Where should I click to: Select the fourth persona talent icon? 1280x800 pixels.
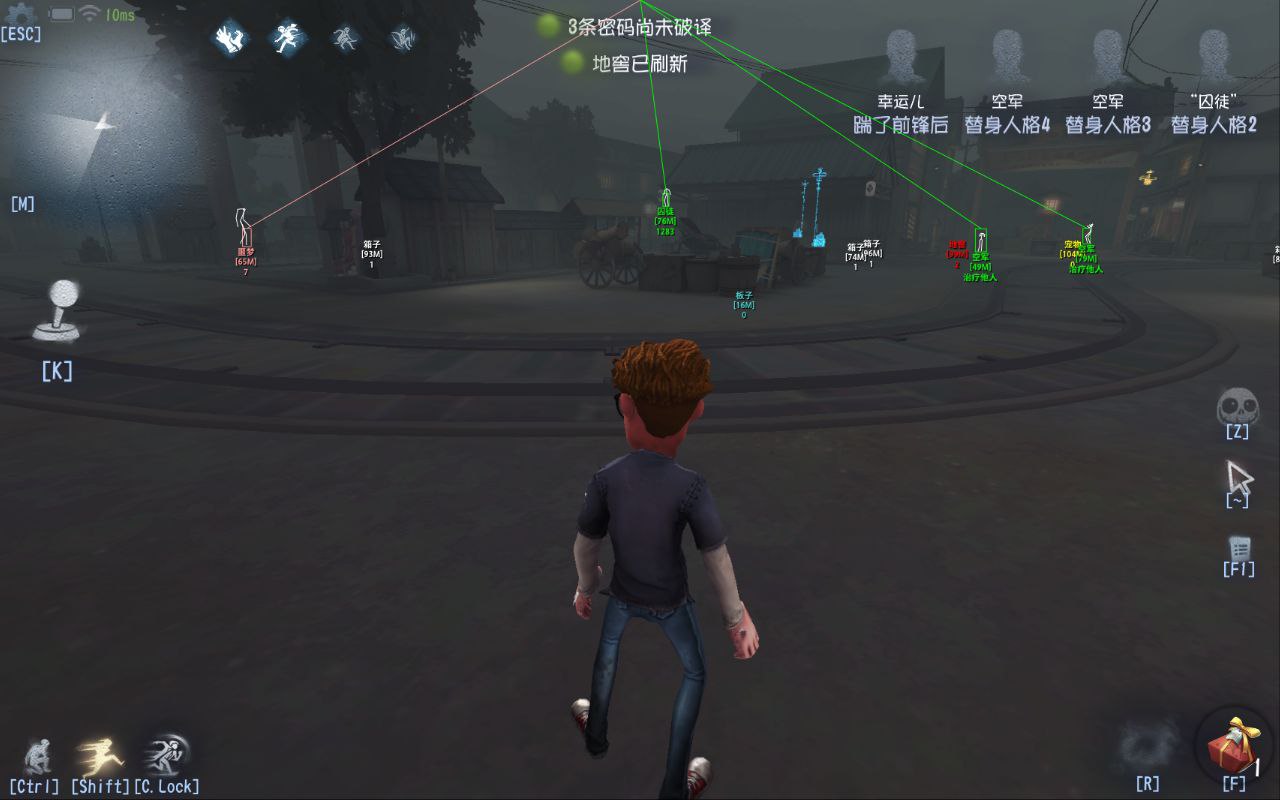(x=403, y=39)
